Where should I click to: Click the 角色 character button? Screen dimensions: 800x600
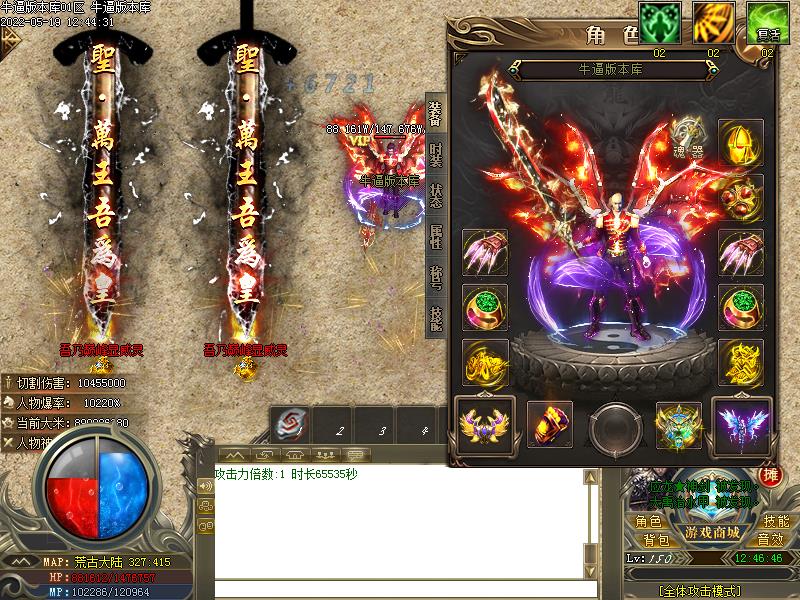tap(648, 521)
